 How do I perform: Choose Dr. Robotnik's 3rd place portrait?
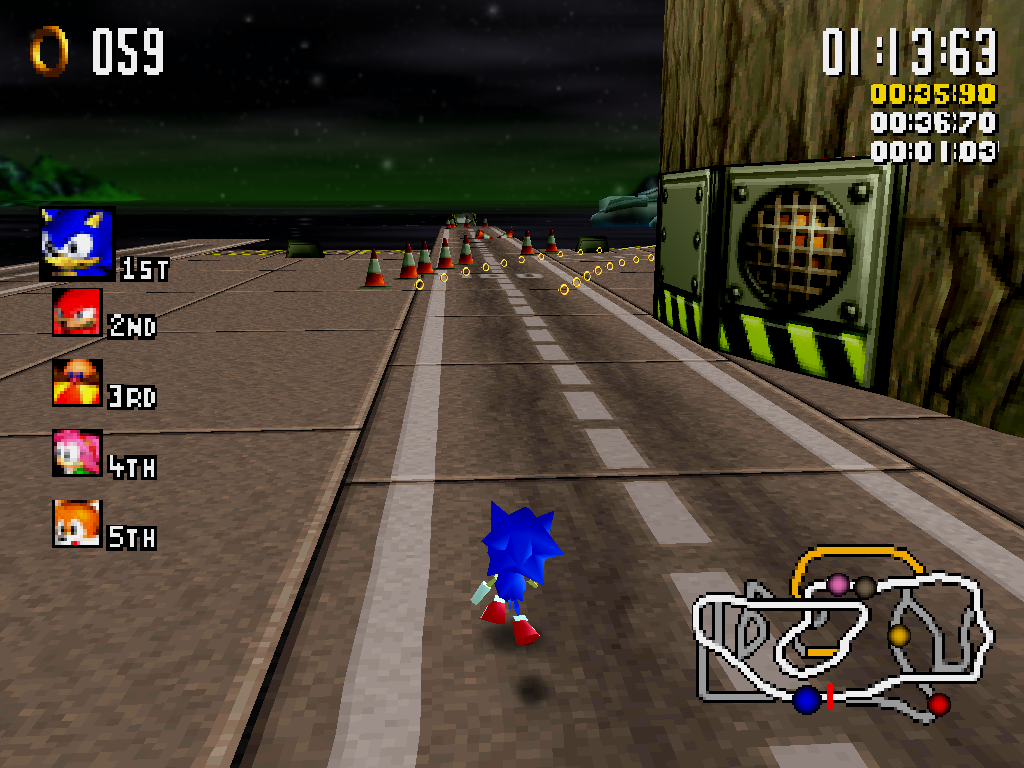click(77, 382)
